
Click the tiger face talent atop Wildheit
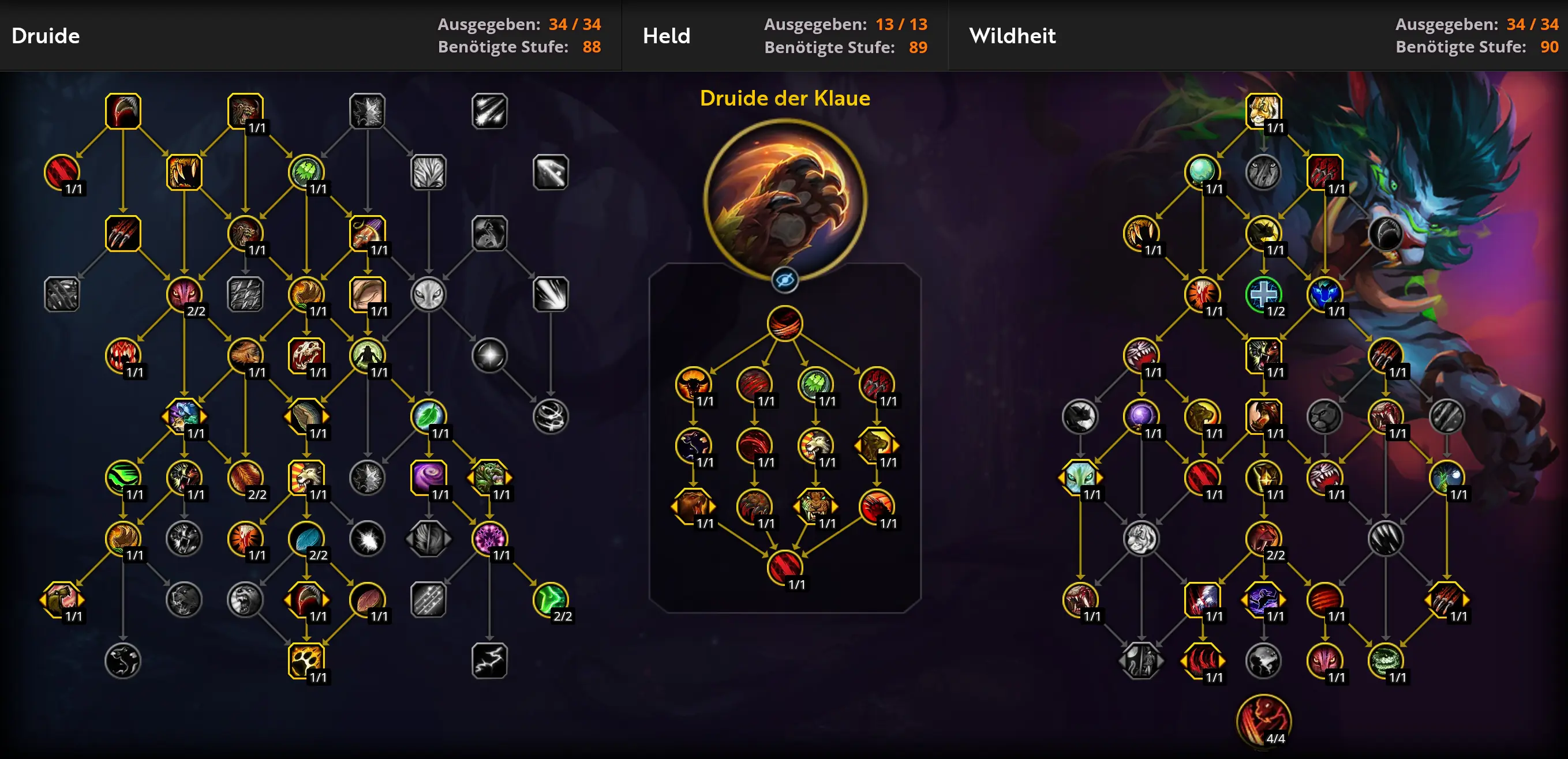point(1263,111)
